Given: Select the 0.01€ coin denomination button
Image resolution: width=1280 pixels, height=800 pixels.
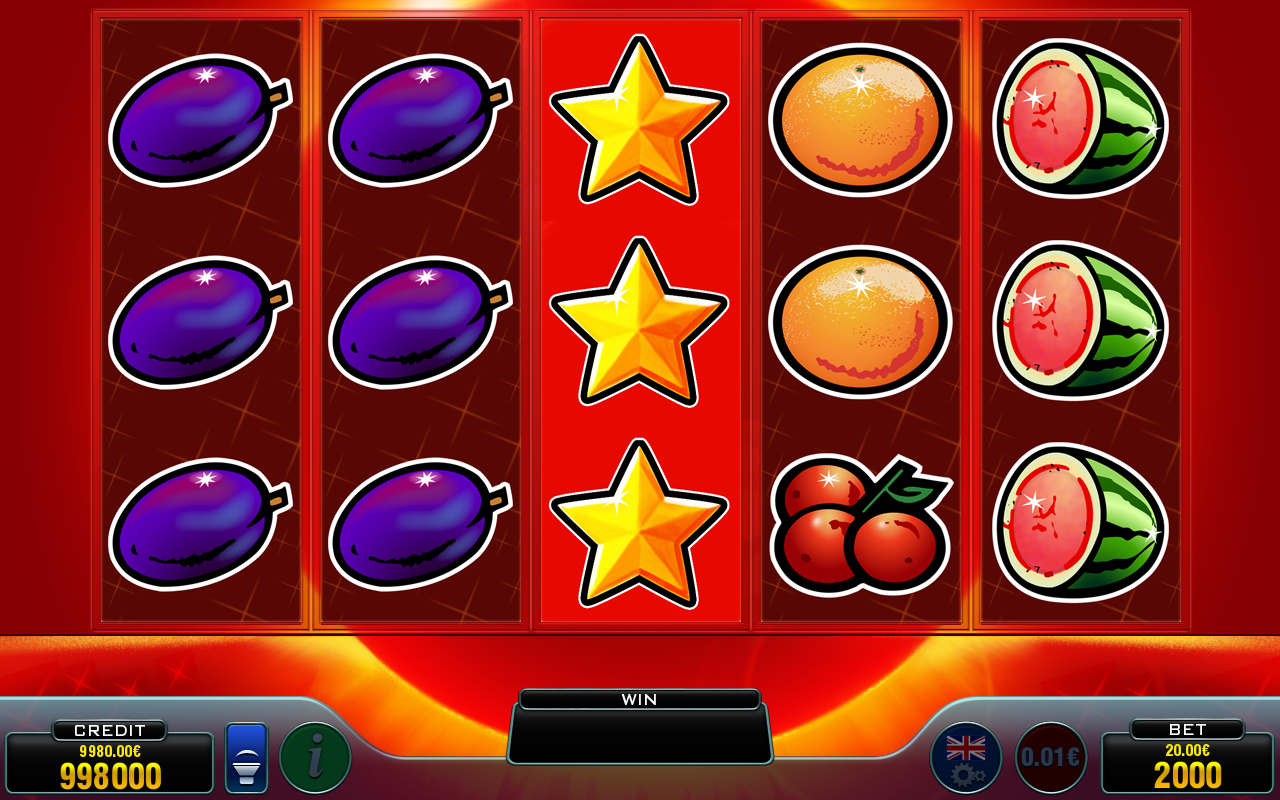Looking at the screenshot, I should pyautogui.click(x=1045, y=757).
